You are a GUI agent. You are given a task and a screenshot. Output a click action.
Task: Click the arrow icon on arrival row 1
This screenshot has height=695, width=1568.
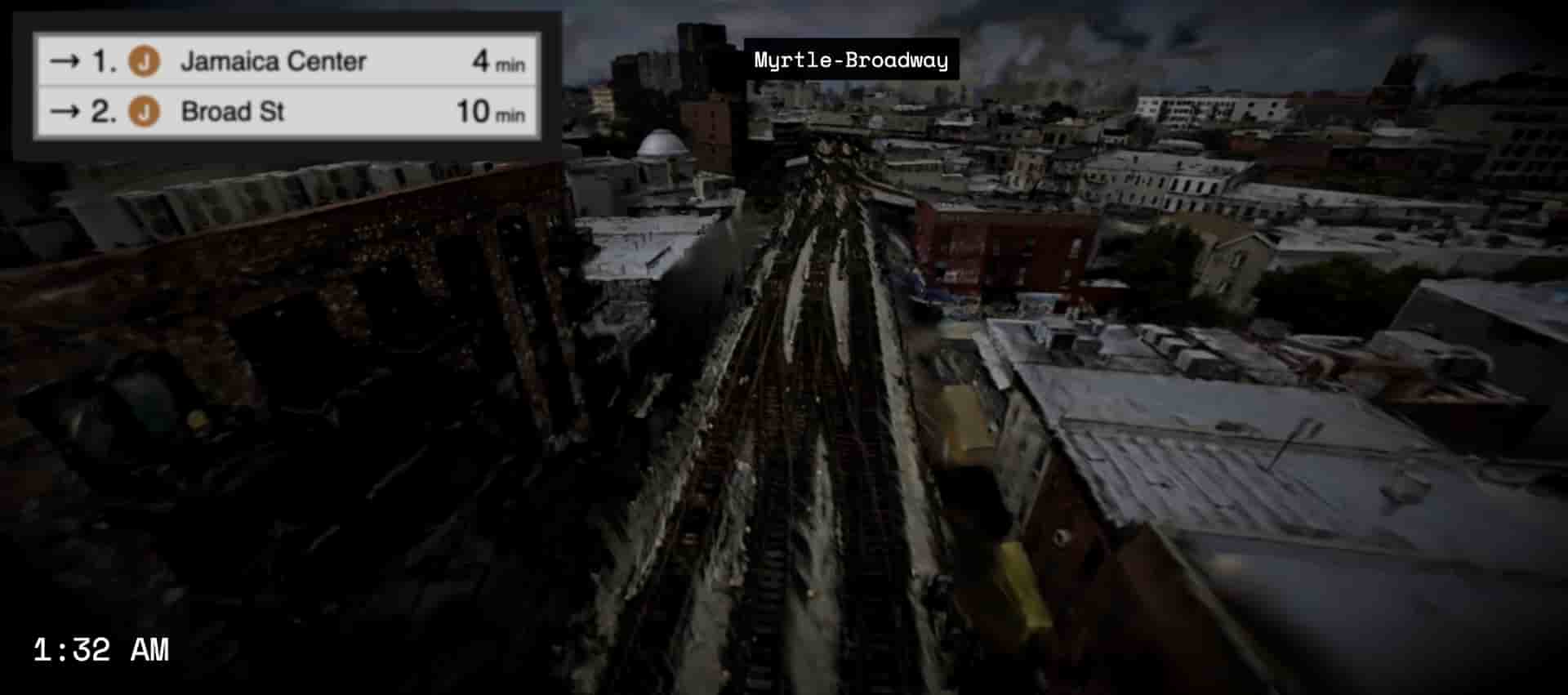pyautogui.click(x=64, y=60)
